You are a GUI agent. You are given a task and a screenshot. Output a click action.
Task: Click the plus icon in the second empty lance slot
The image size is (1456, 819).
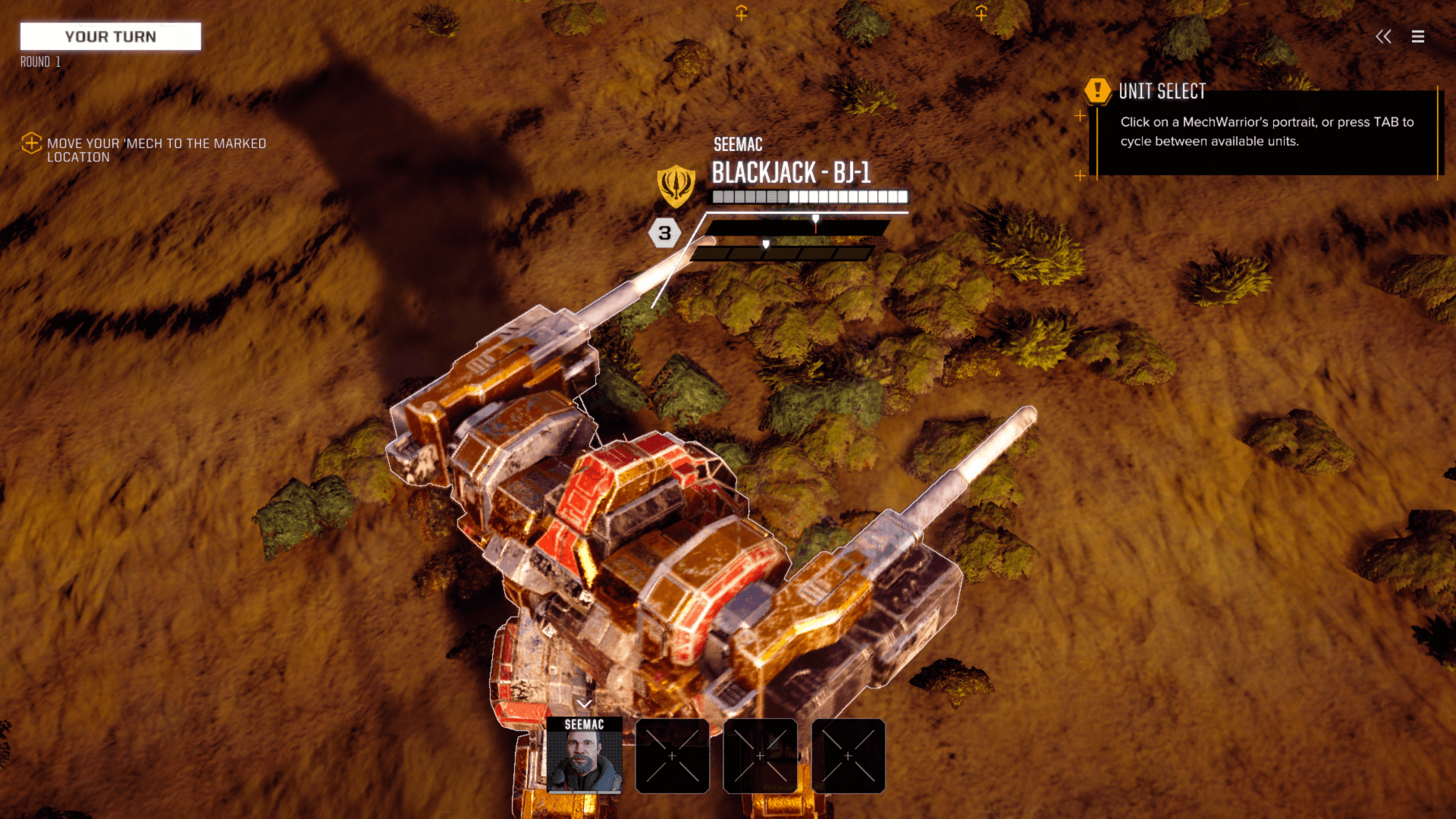[759, 756]
